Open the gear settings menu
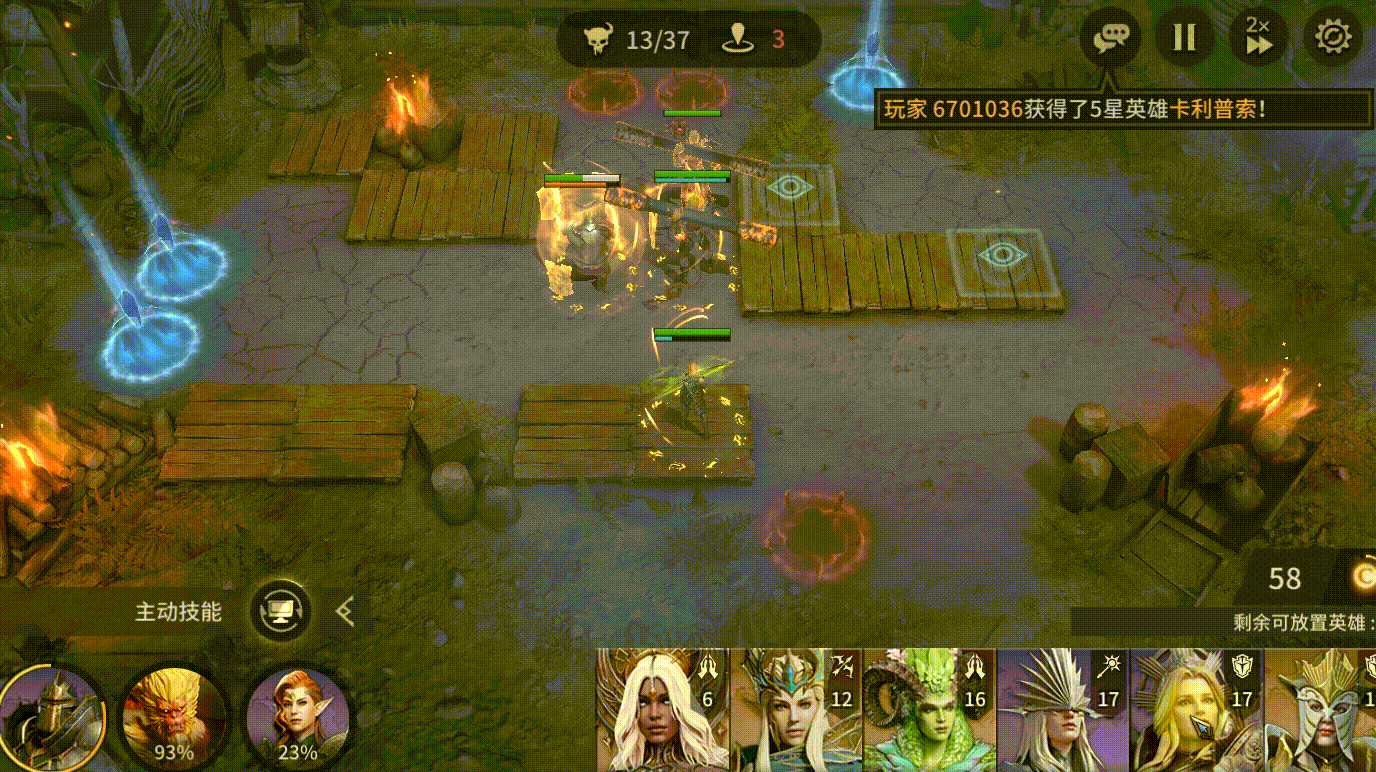Image resolution: width=1376 pixels, height=772 pixels. [x=1333, y=38]
